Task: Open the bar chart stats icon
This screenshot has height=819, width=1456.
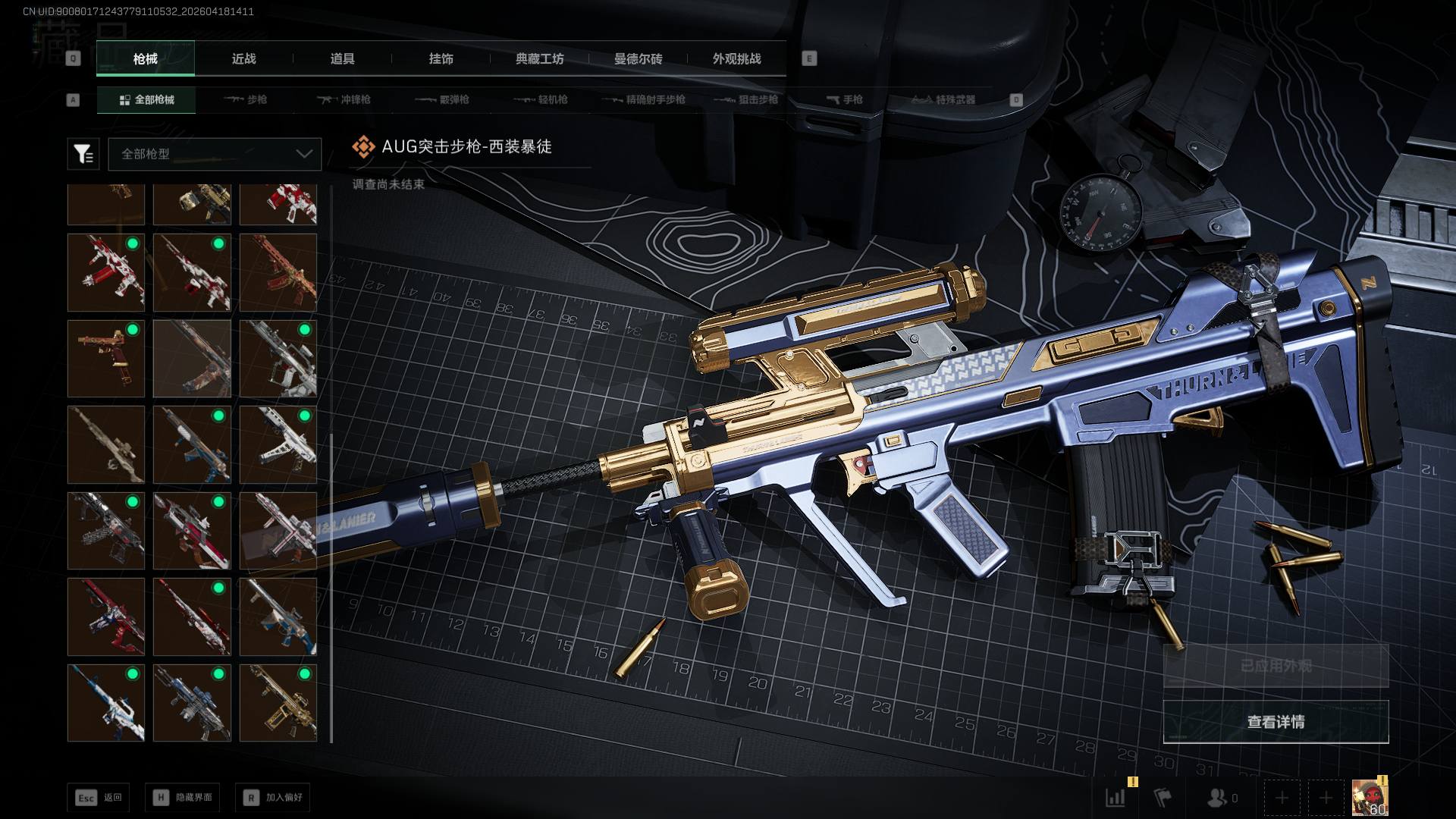Action: click(1116, 798)
